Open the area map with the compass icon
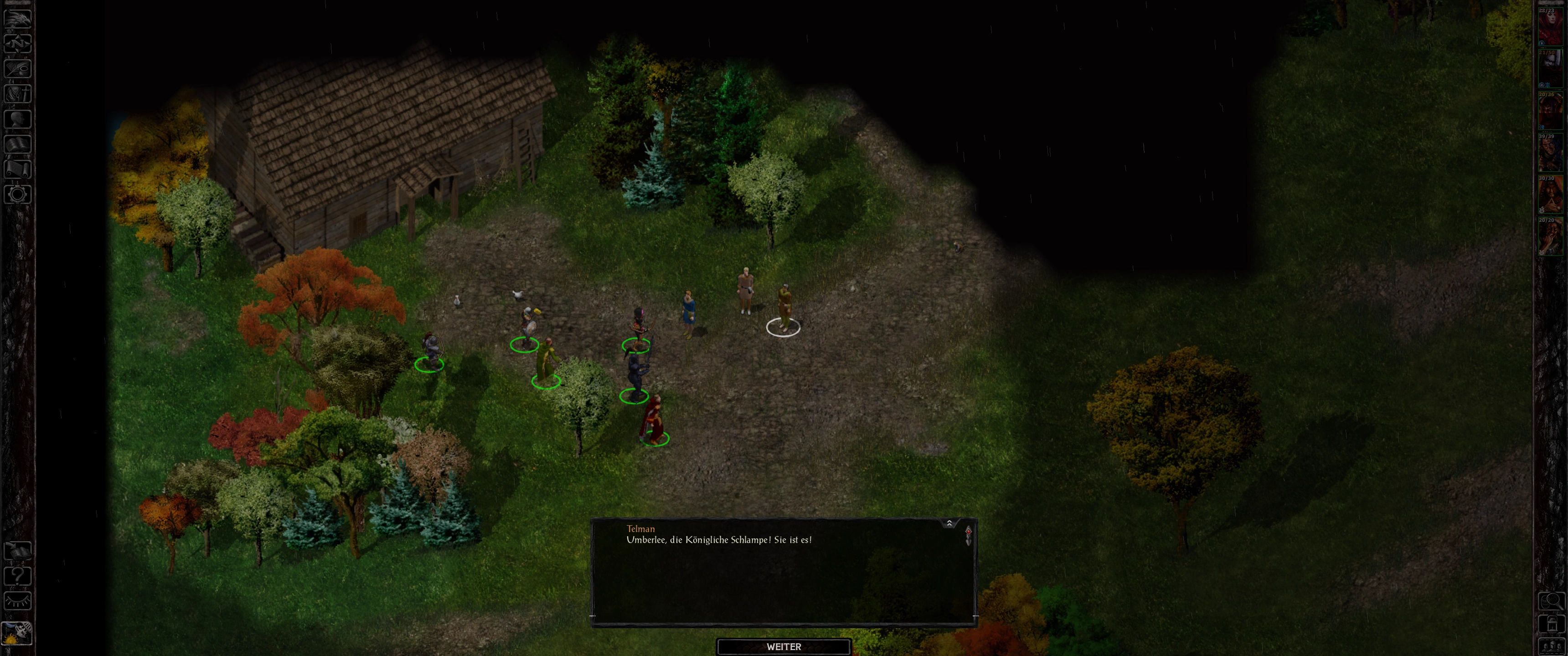 pyautogui.click(x=17, y=43)
